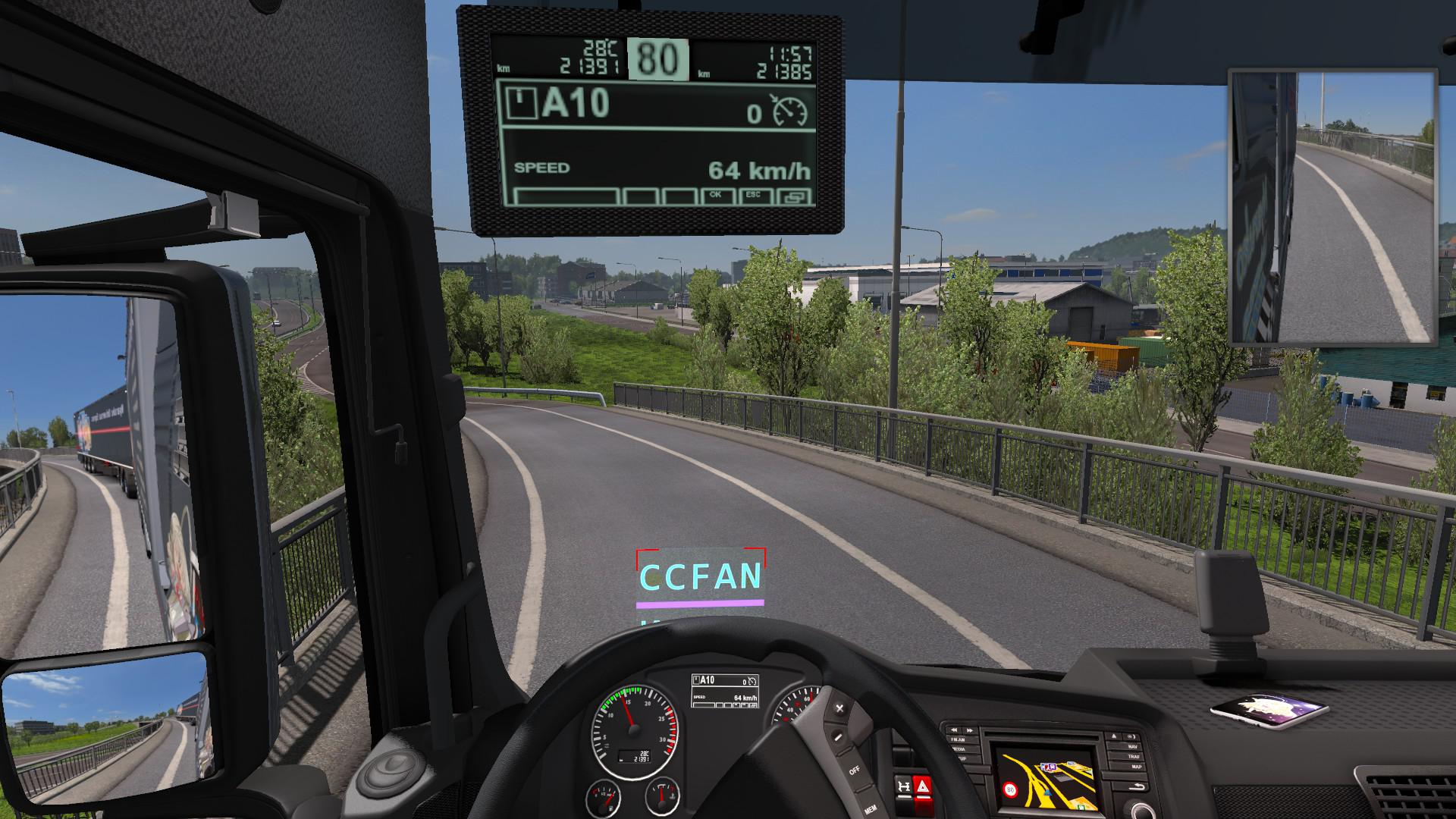Select the ESC softkey on the overlay display

(x=753, y=196)
